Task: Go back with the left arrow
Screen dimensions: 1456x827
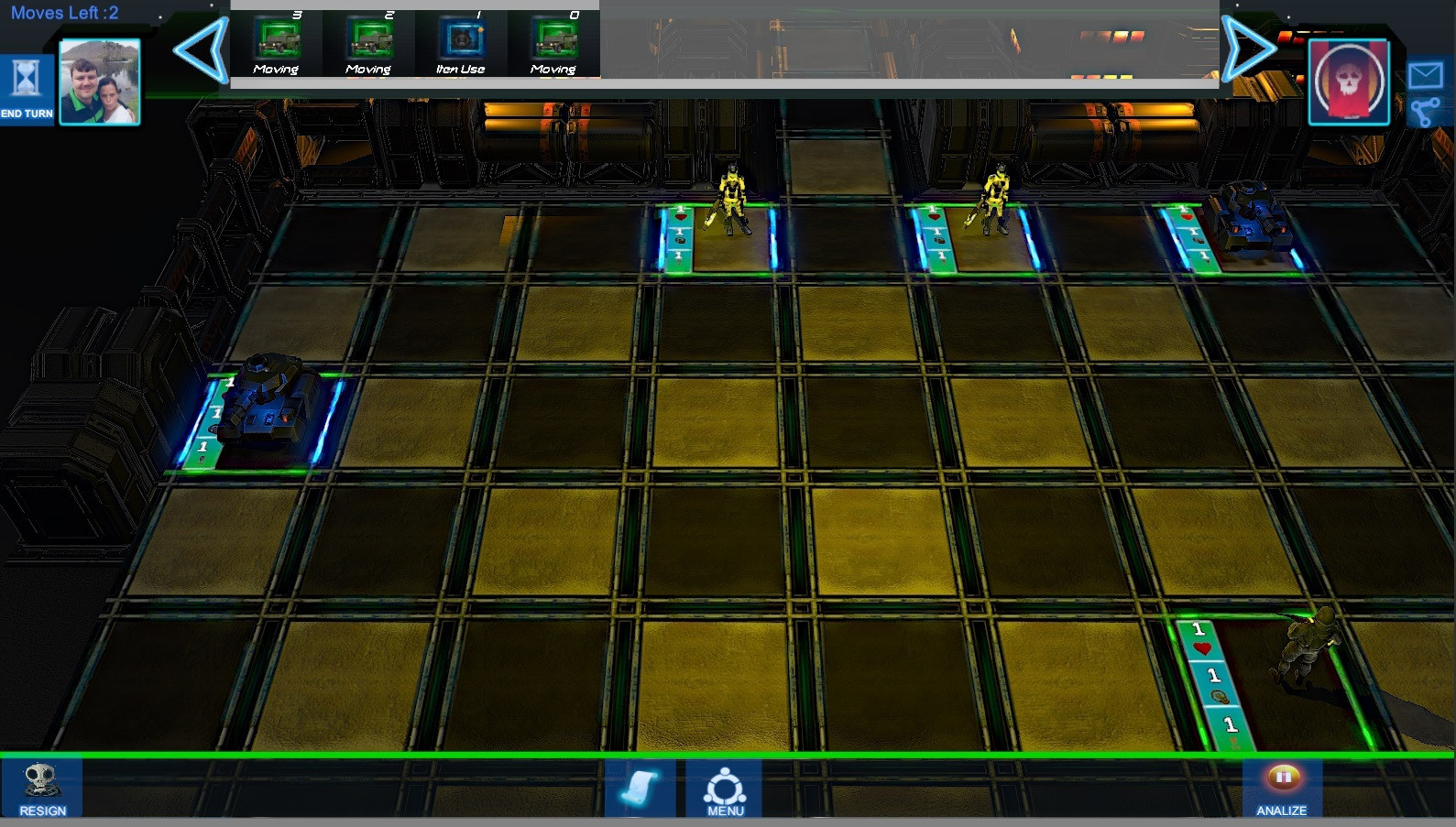Action: coord(202,50)
